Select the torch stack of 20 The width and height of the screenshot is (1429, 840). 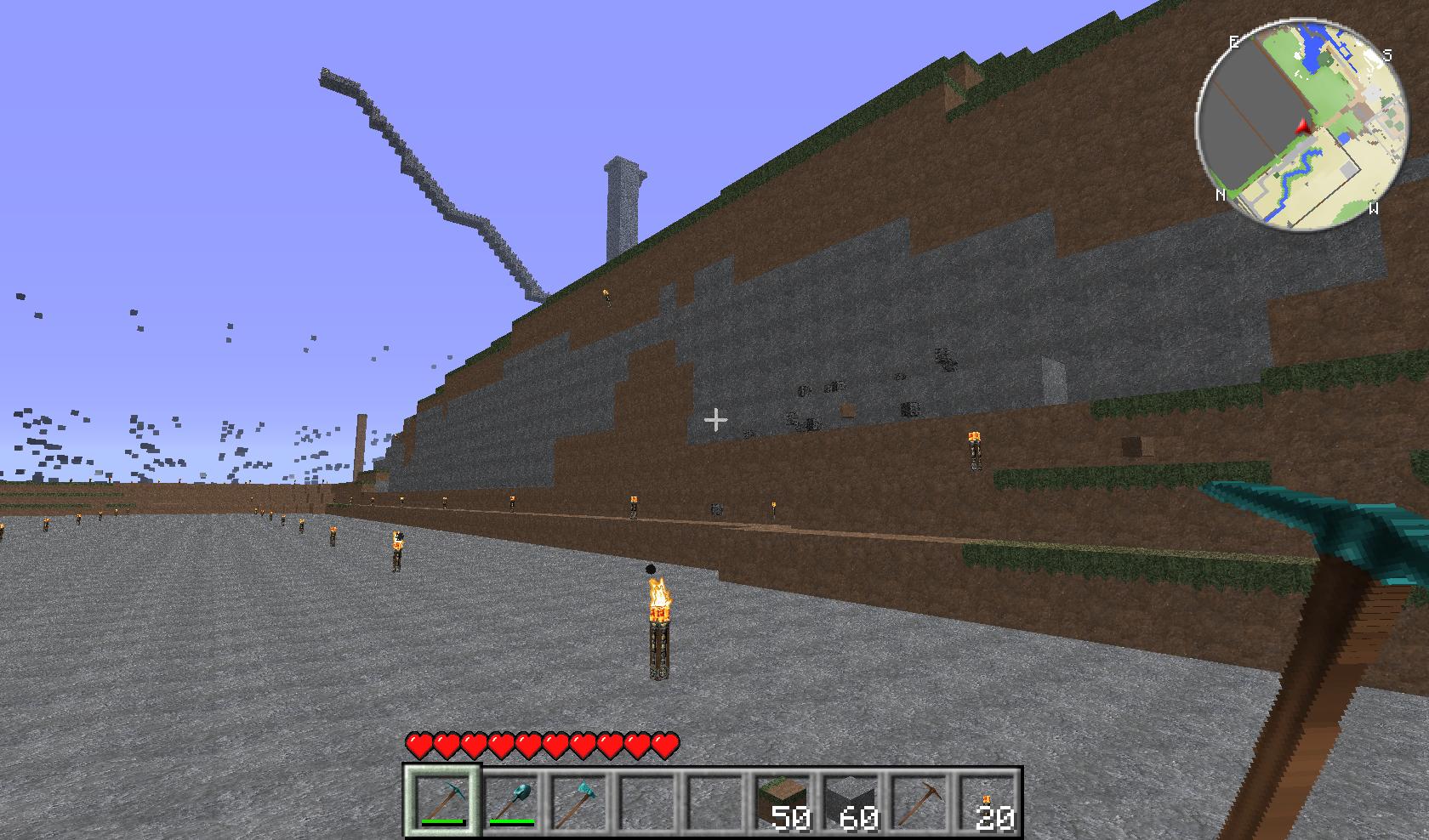[x=988, y=801]
